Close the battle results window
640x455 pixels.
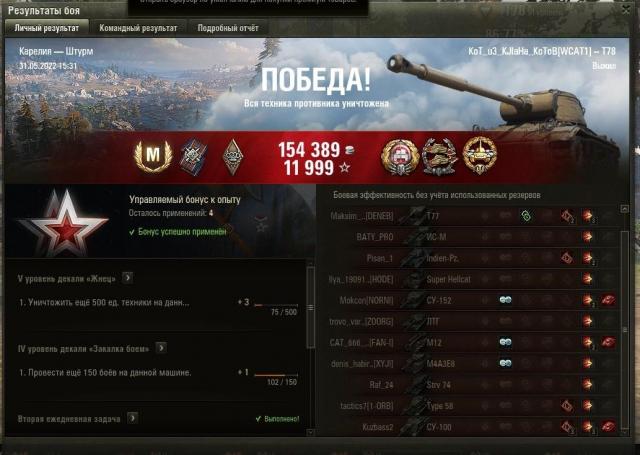629,9
